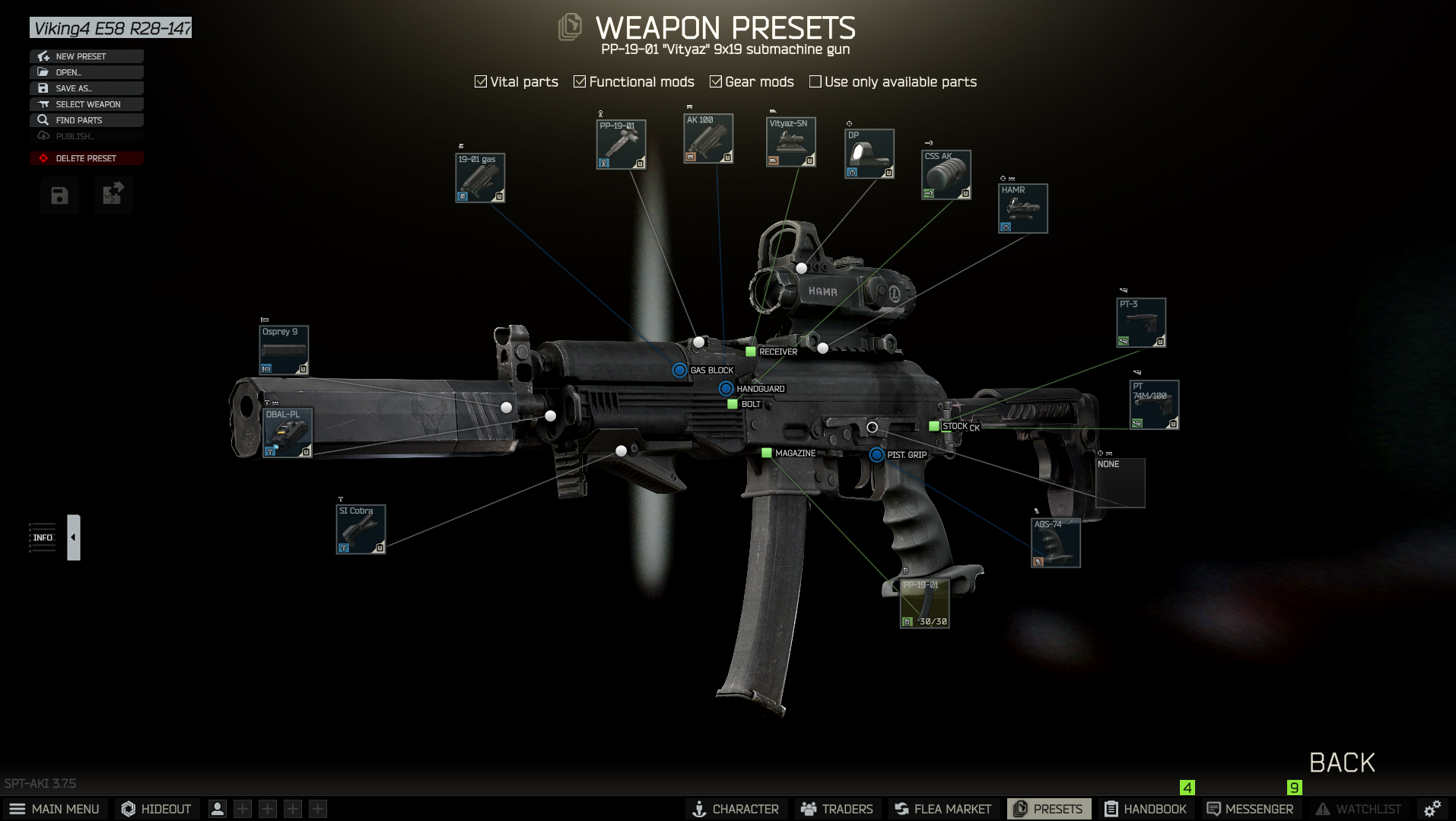
Task: Expand the INFO side panel
Action: (73, 537)
